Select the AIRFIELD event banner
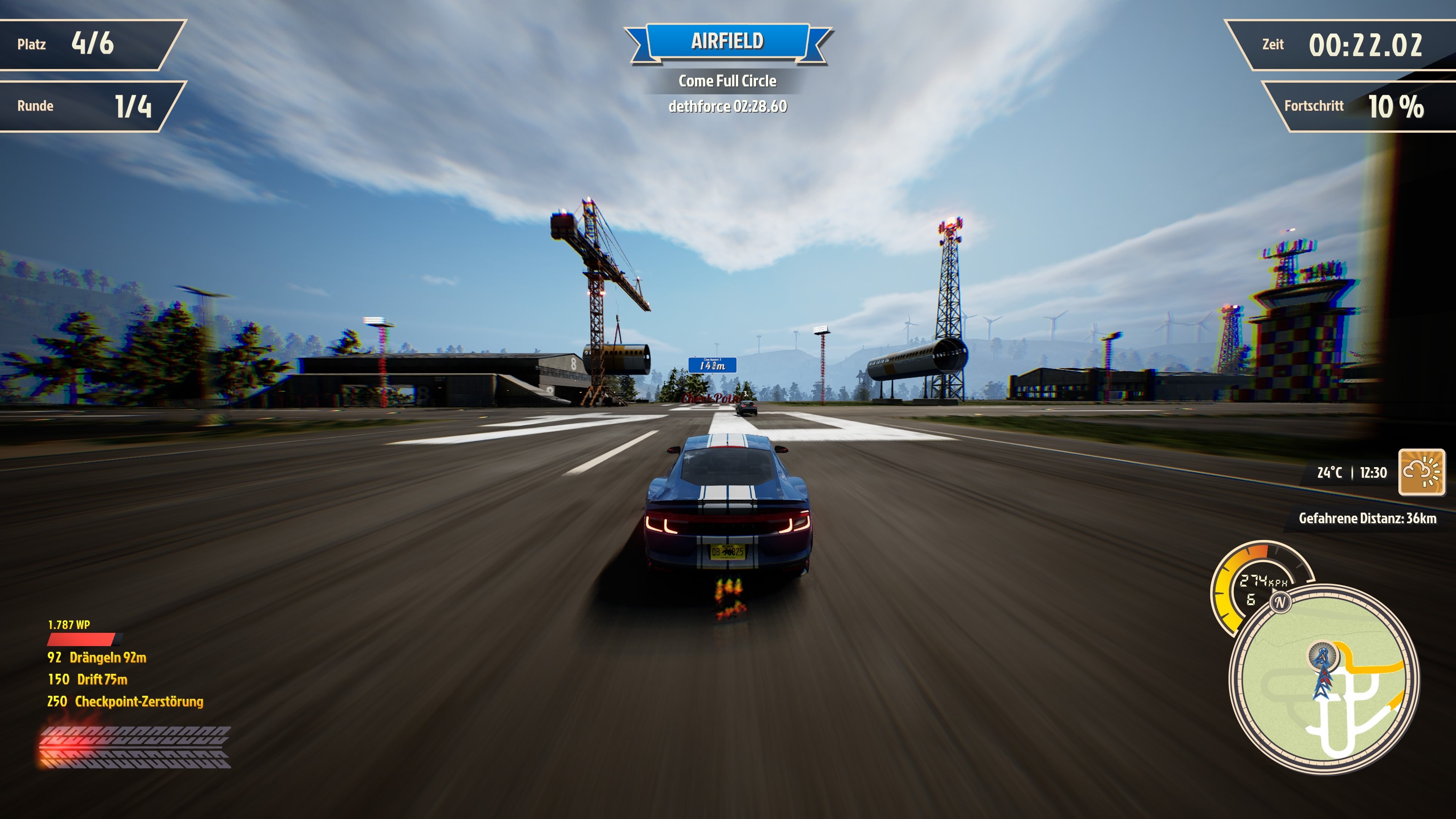Viewport: 1456px width, 819px height. click(x=728, y=41)
